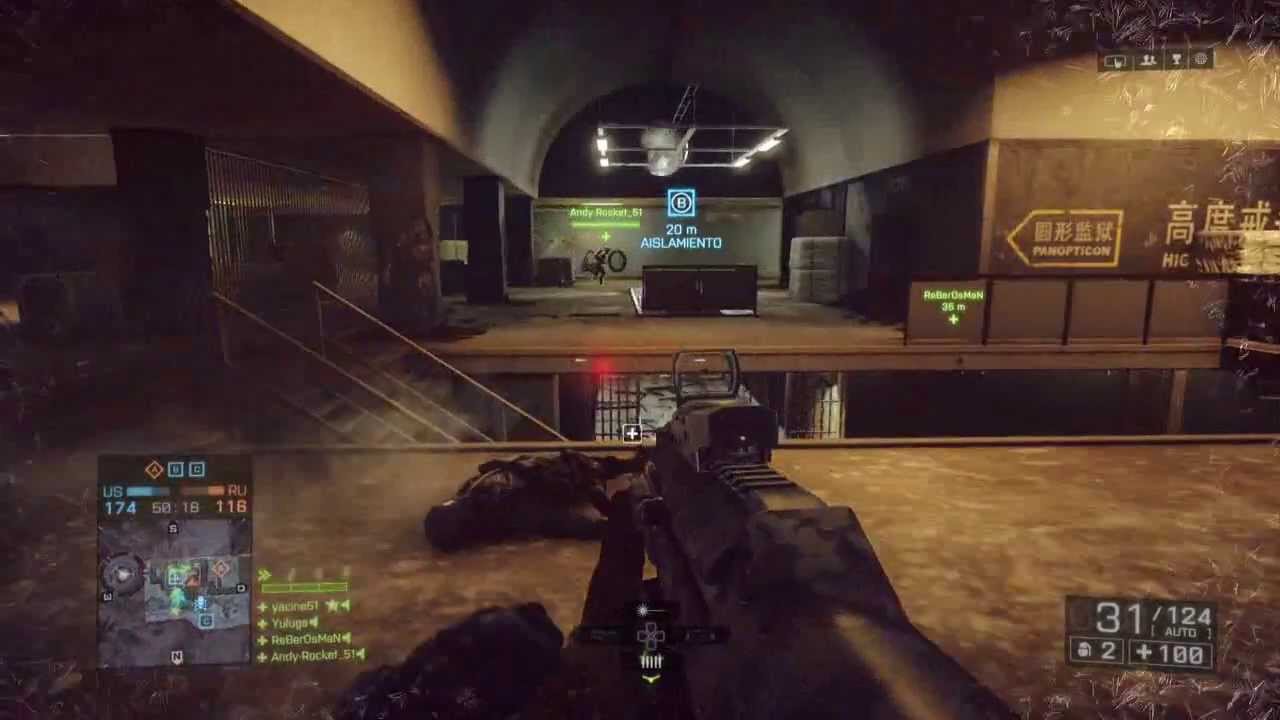Click the S compass marker on minimap top
This screenshot has width=1280, height=720.
pyautogui.click(x=171, y=527)
